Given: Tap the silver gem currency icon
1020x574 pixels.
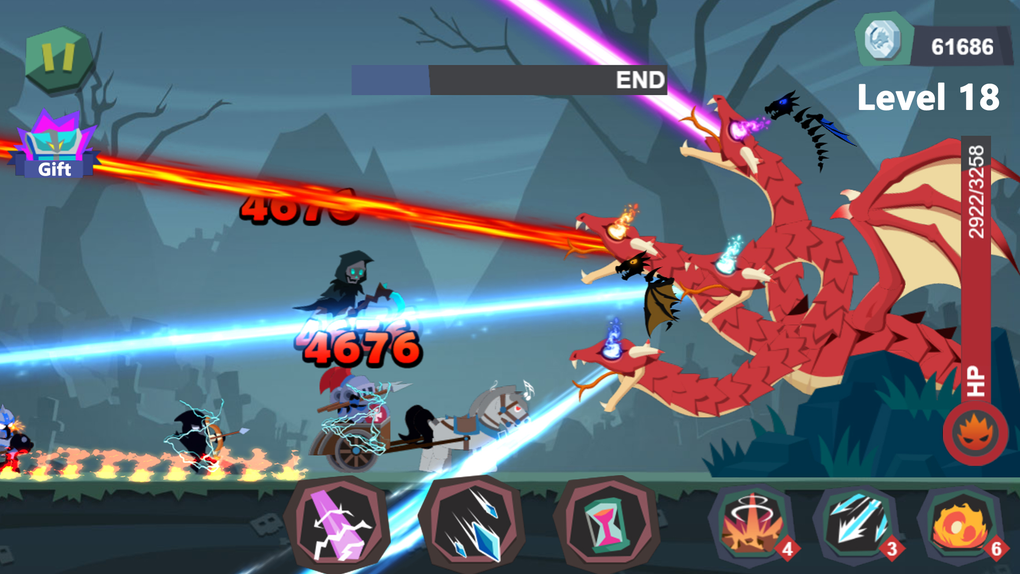Looking at the screenshot, I should point(882,42).
